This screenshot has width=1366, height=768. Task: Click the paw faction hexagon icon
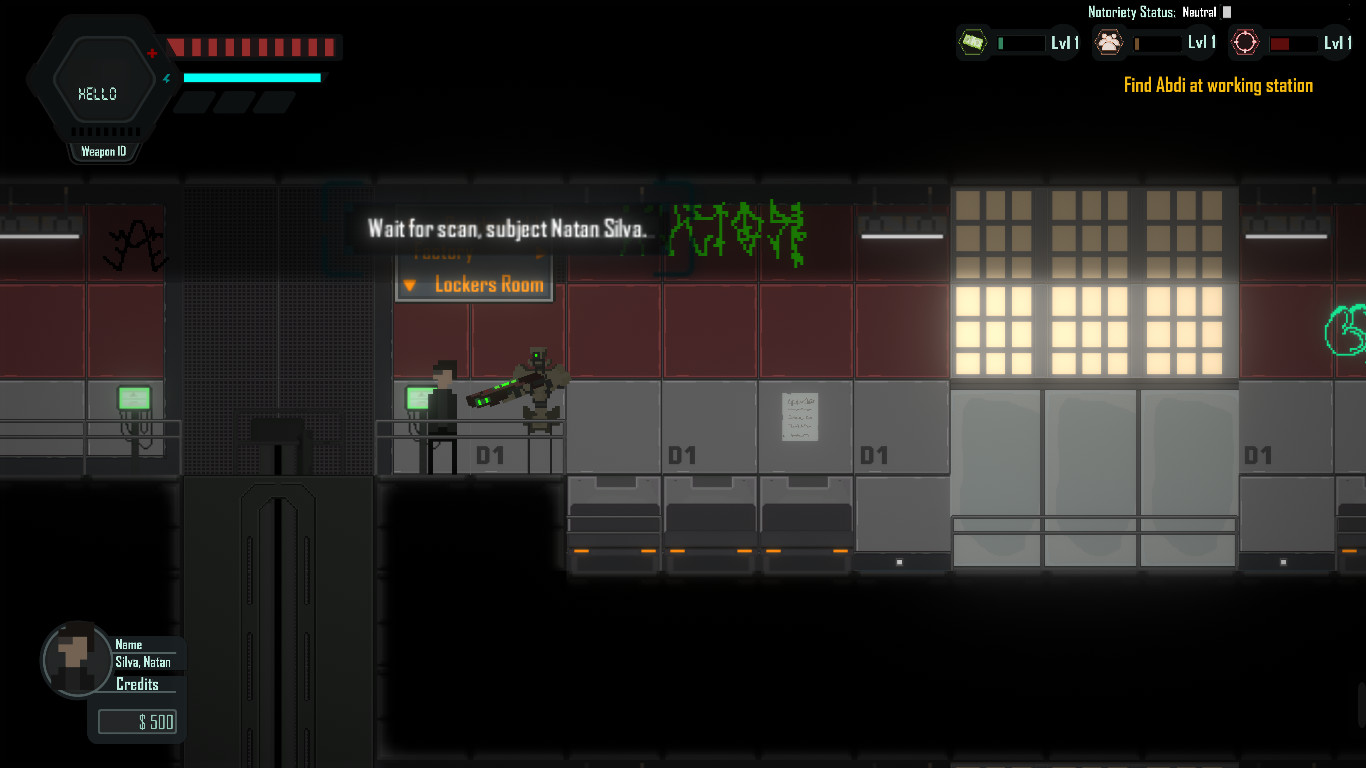point(1109,43)
